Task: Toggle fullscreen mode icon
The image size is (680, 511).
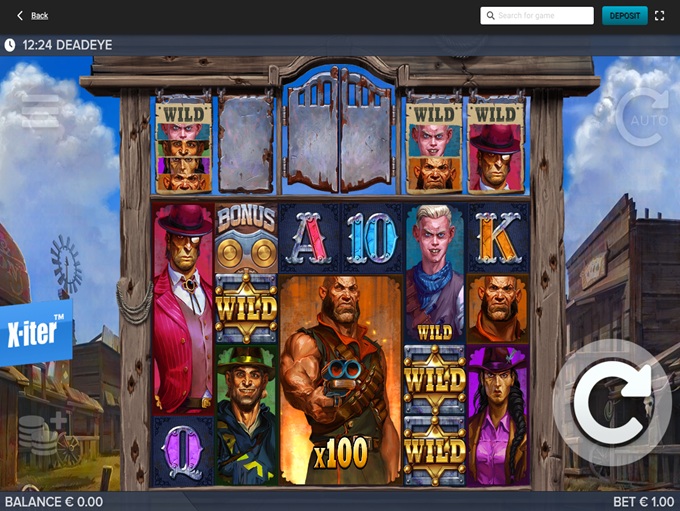Action: [659, 16]
